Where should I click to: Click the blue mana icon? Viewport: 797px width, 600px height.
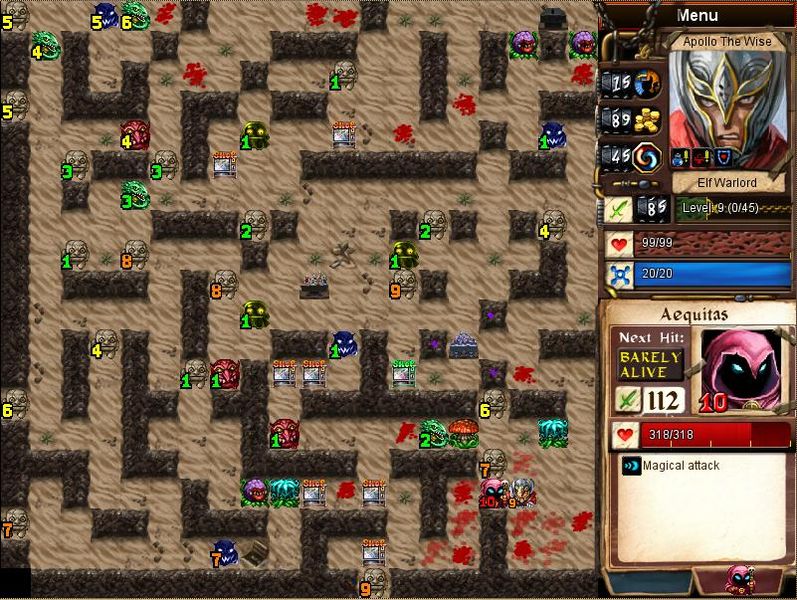(618, 275)
